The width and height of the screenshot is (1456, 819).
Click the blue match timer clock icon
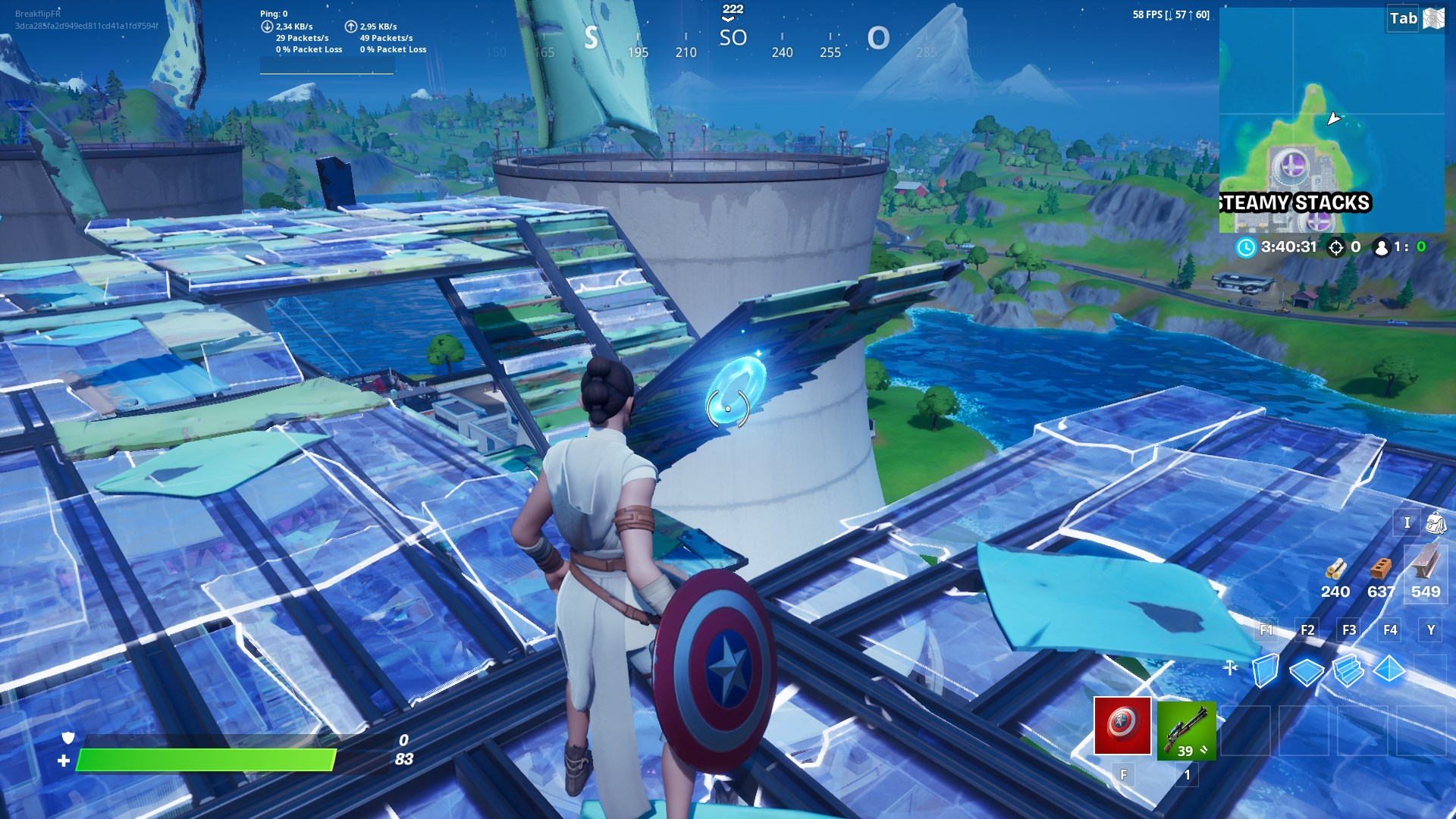point(1247,248)
